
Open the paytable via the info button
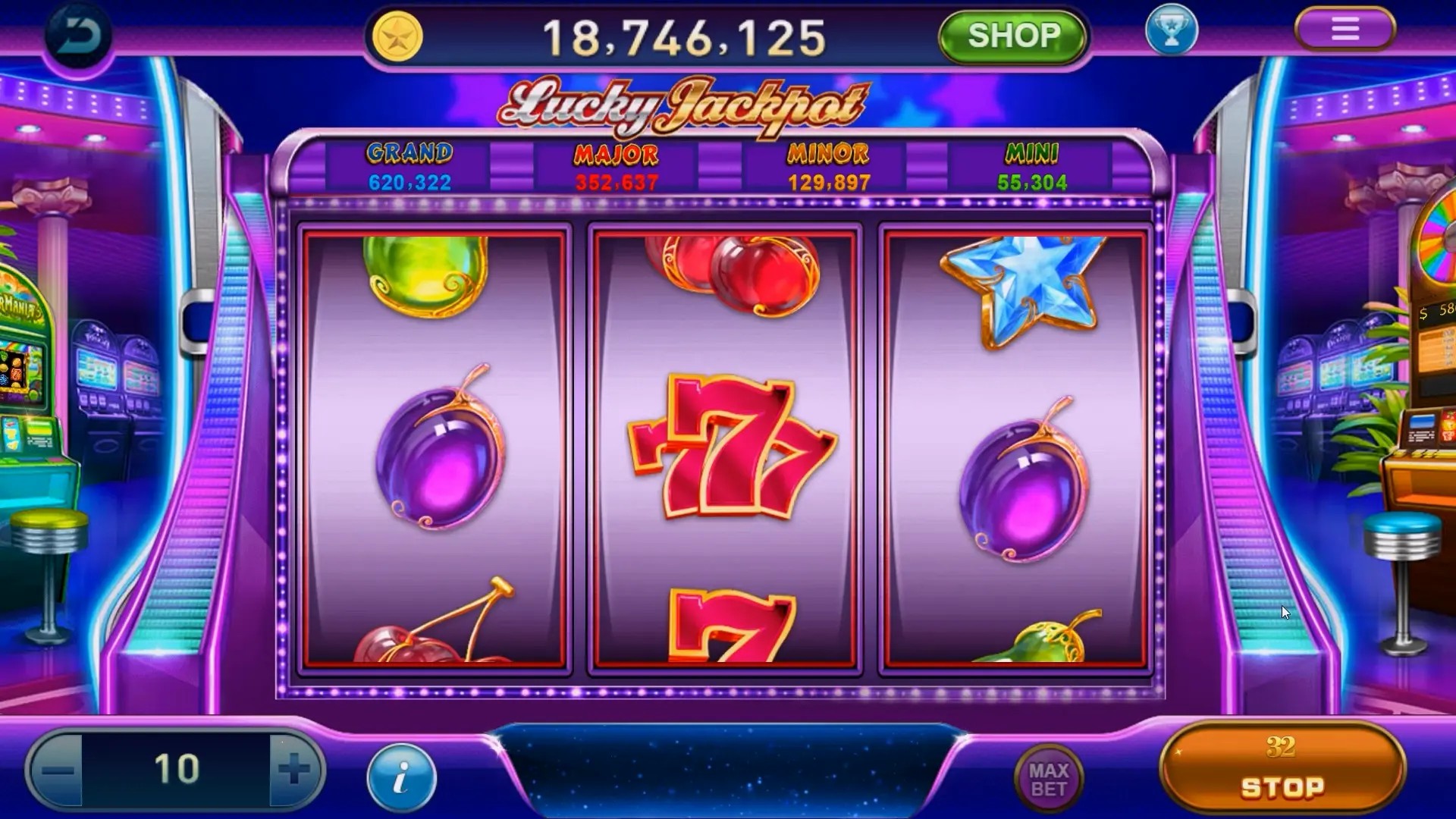coord(402,775)
